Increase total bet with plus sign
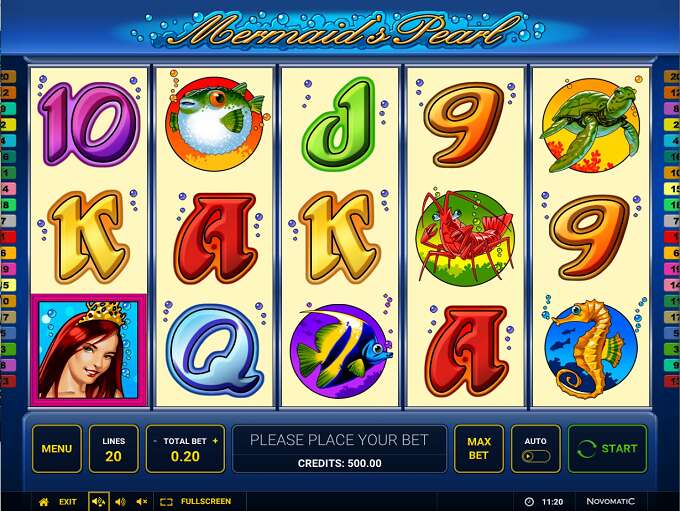This screenshot has width=680, height=511. point(215,441)
